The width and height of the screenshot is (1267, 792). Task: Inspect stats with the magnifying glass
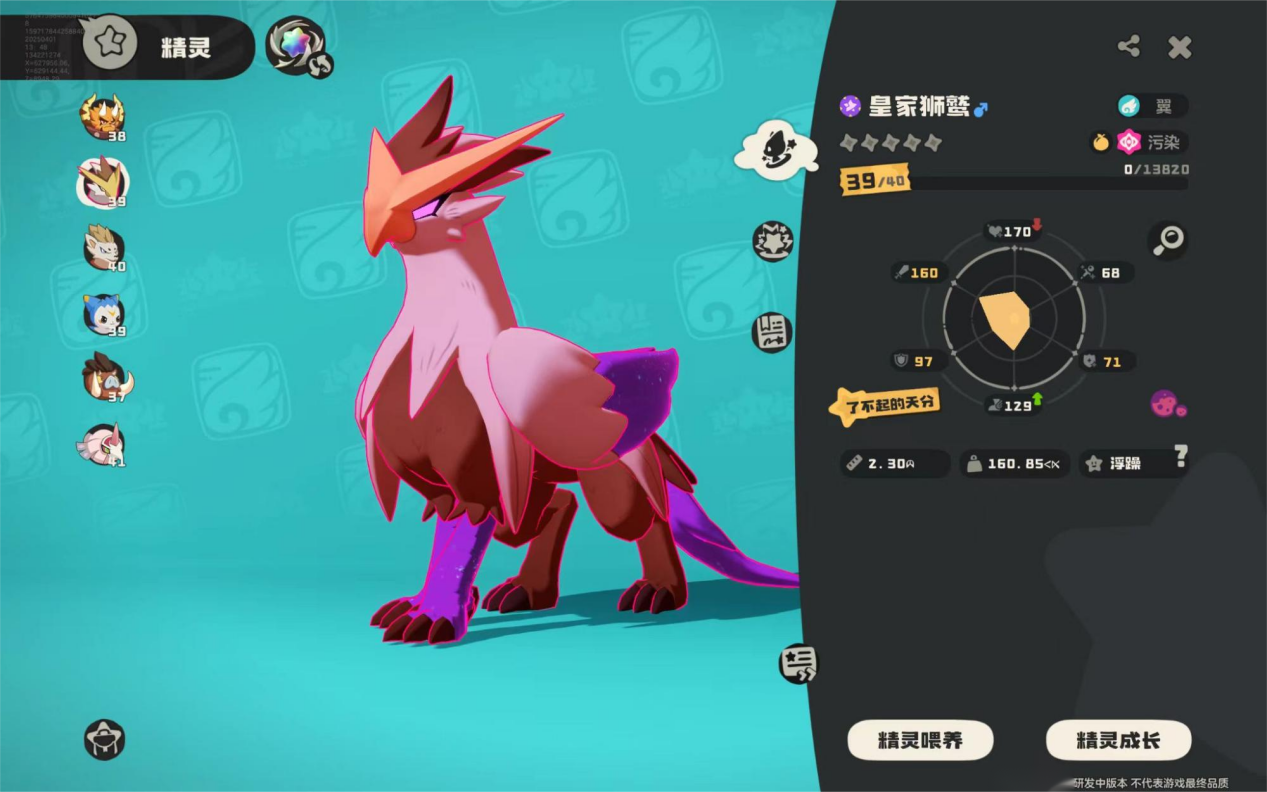[x=1168, y=239]
